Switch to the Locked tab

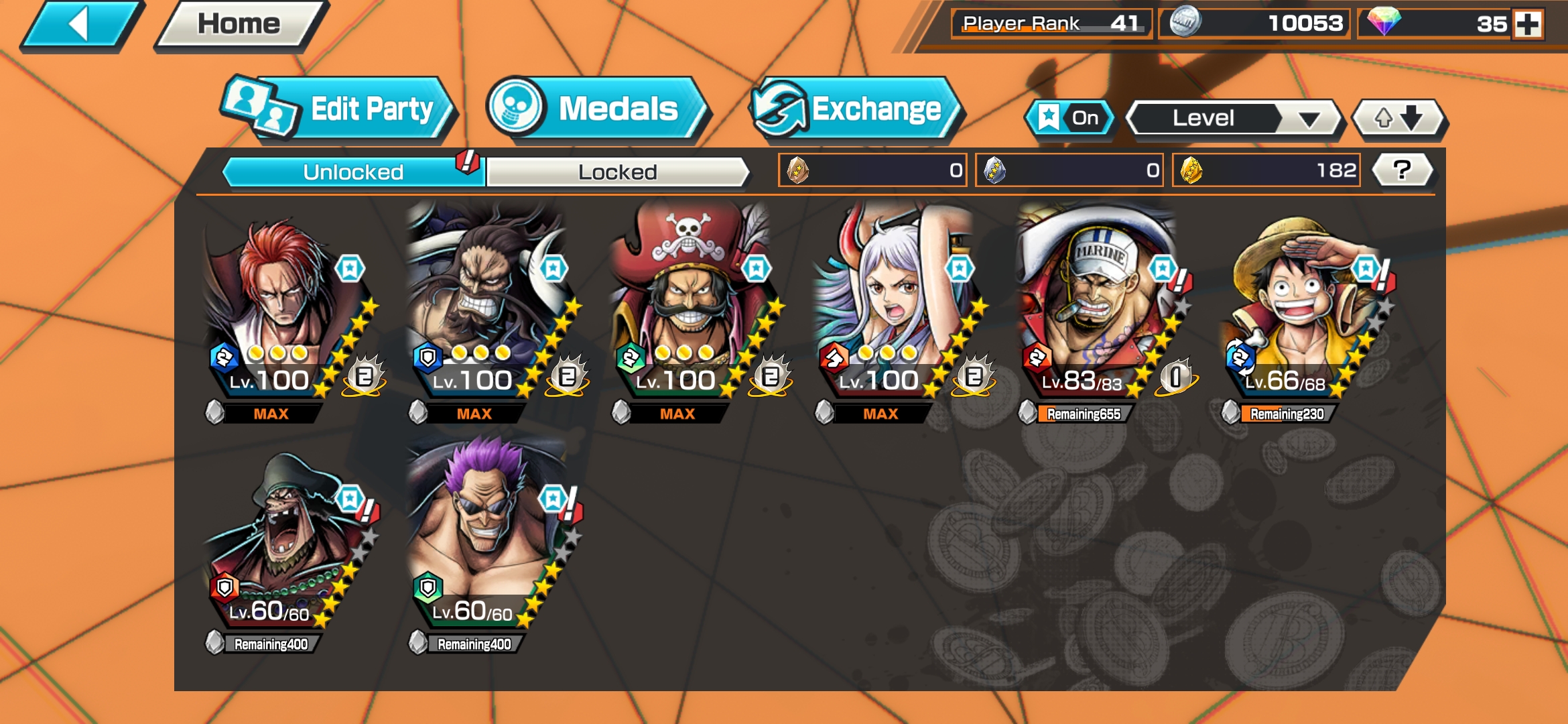[617, 172]
